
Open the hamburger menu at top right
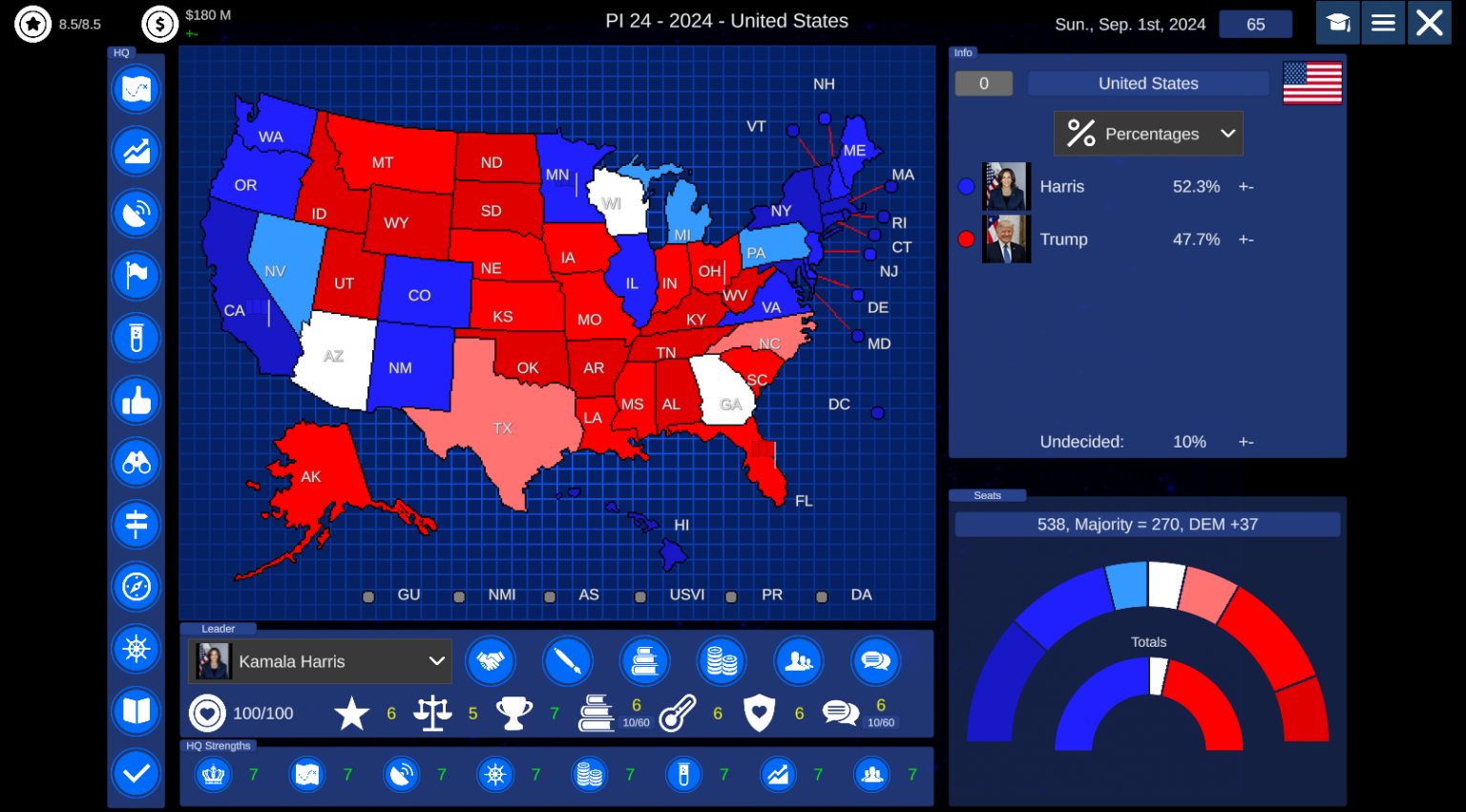(1383, 23)
